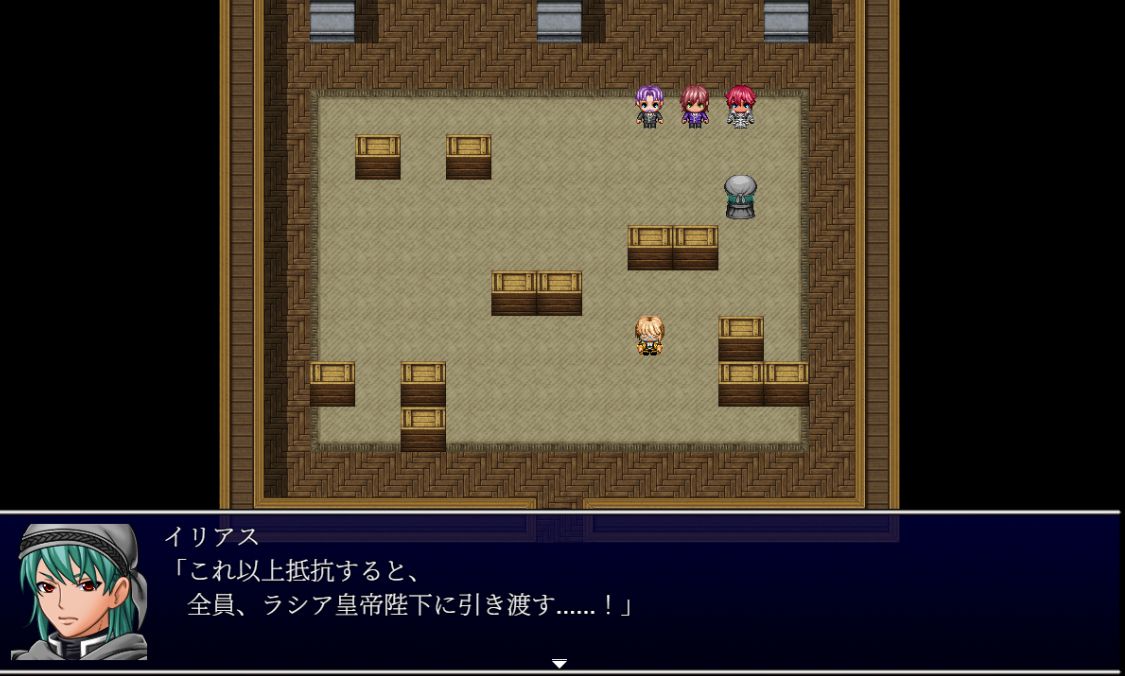
Task: Advance dialogue with the white continue arrow
Action: [x=559, y=664]
